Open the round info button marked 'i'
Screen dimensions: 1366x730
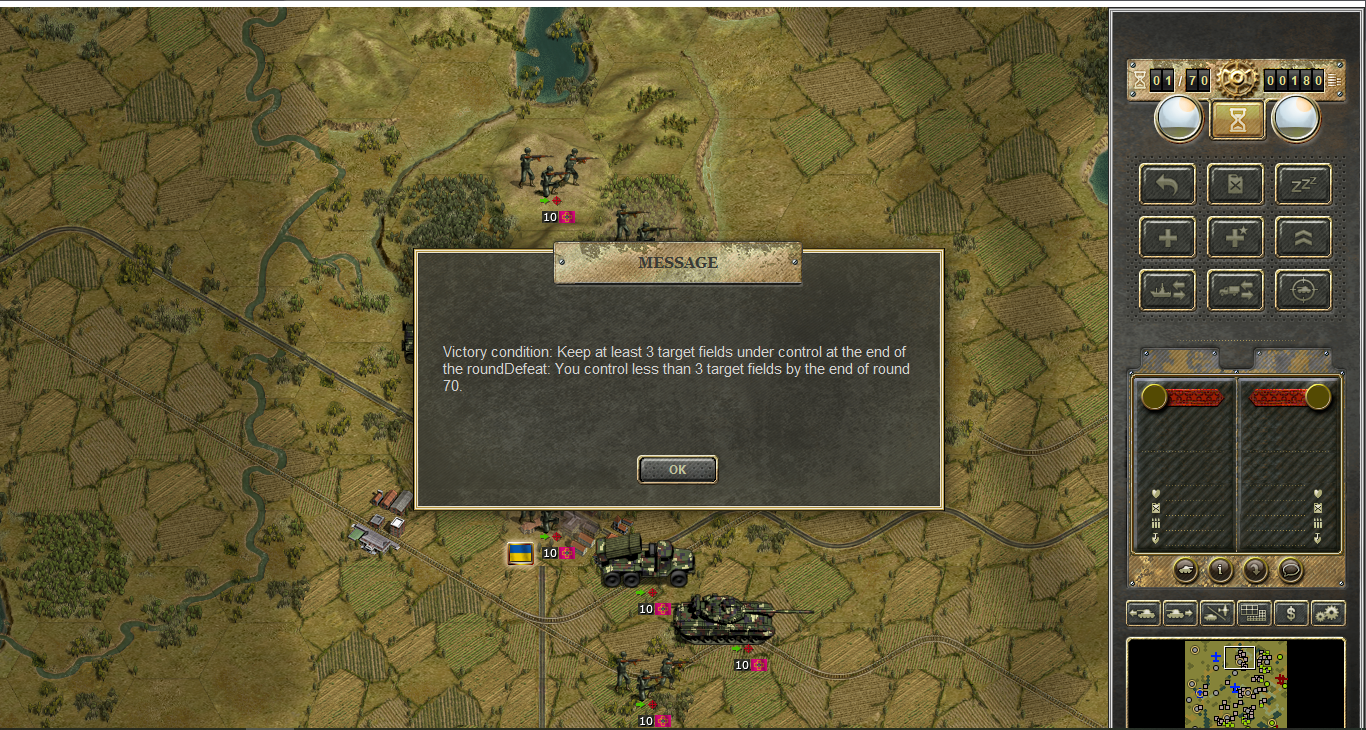(1220, 570)
